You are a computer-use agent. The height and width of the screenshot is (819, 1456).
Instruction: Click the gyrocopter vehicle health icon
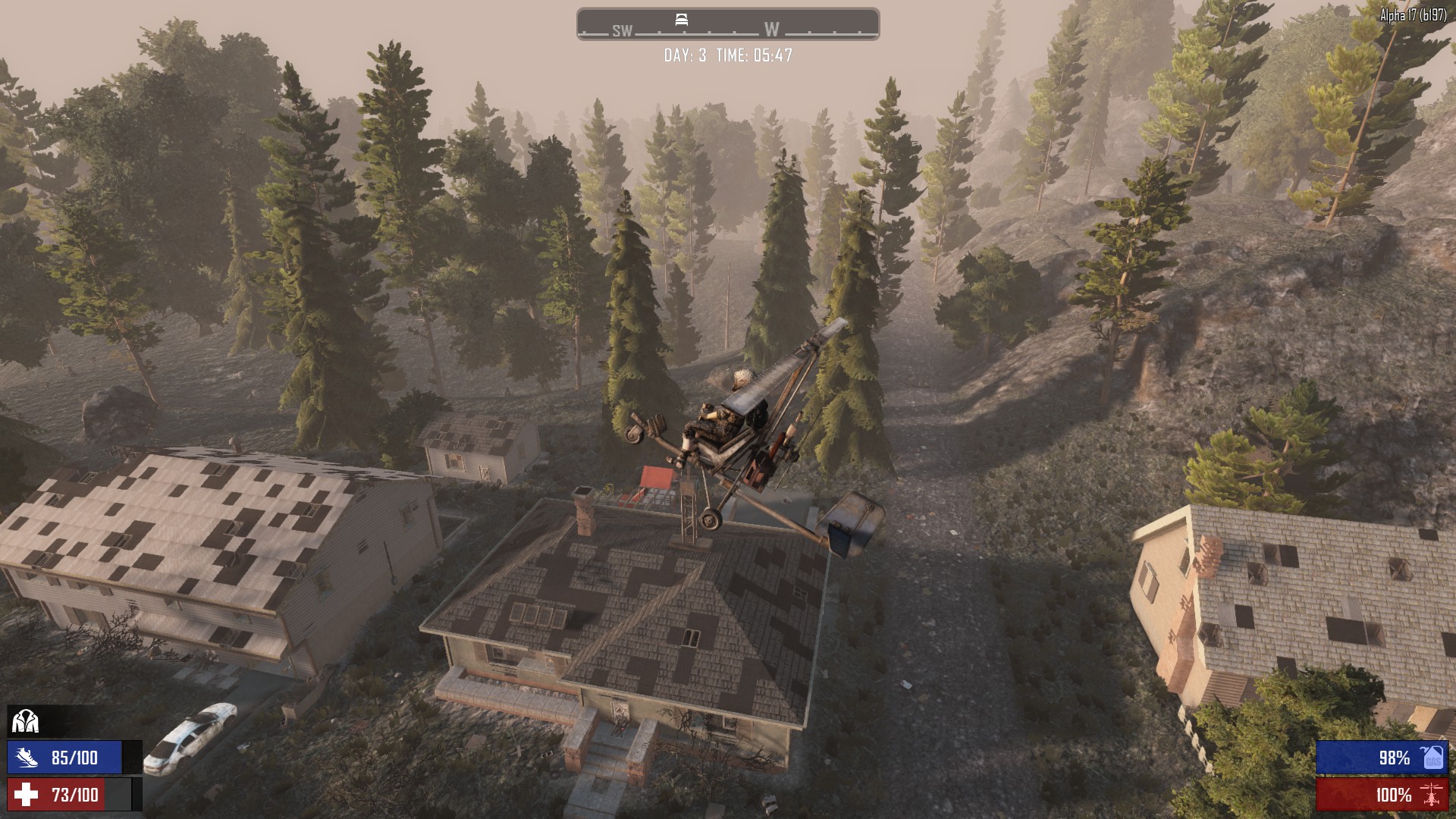[x=1432, y=795]
